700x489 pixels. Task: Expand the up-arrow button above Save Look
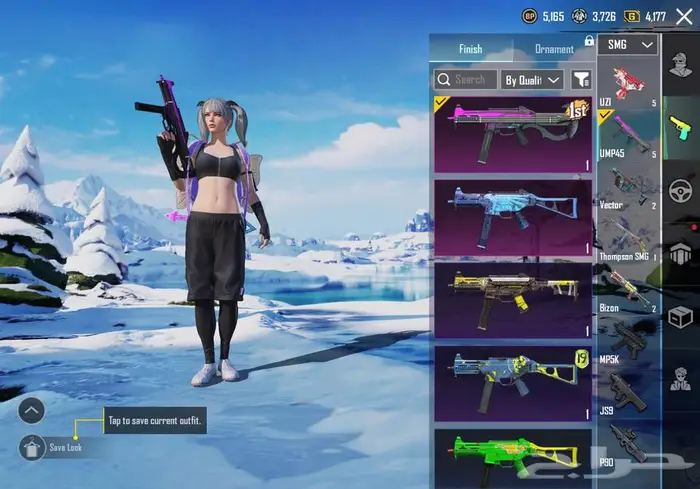(x=32, y=409)
